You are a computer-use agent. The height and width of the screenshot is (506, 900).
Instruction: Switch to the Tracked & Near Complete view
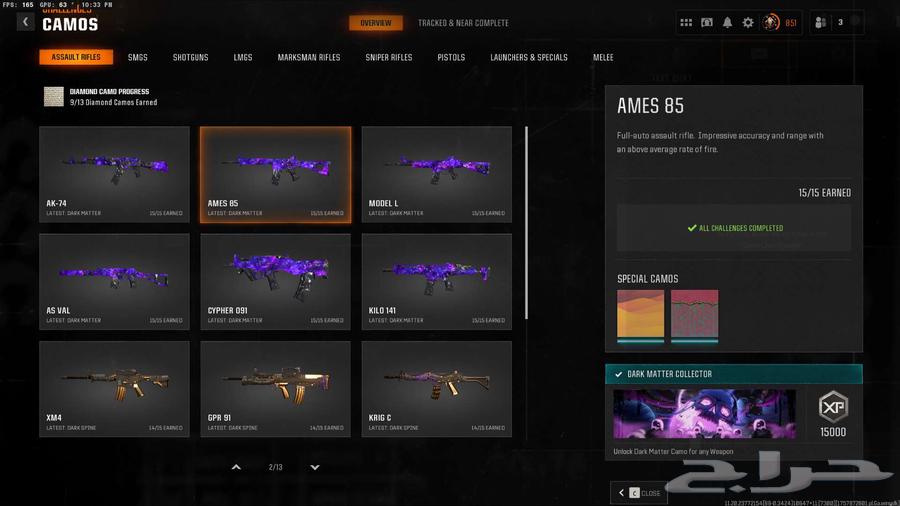(463, 23)
